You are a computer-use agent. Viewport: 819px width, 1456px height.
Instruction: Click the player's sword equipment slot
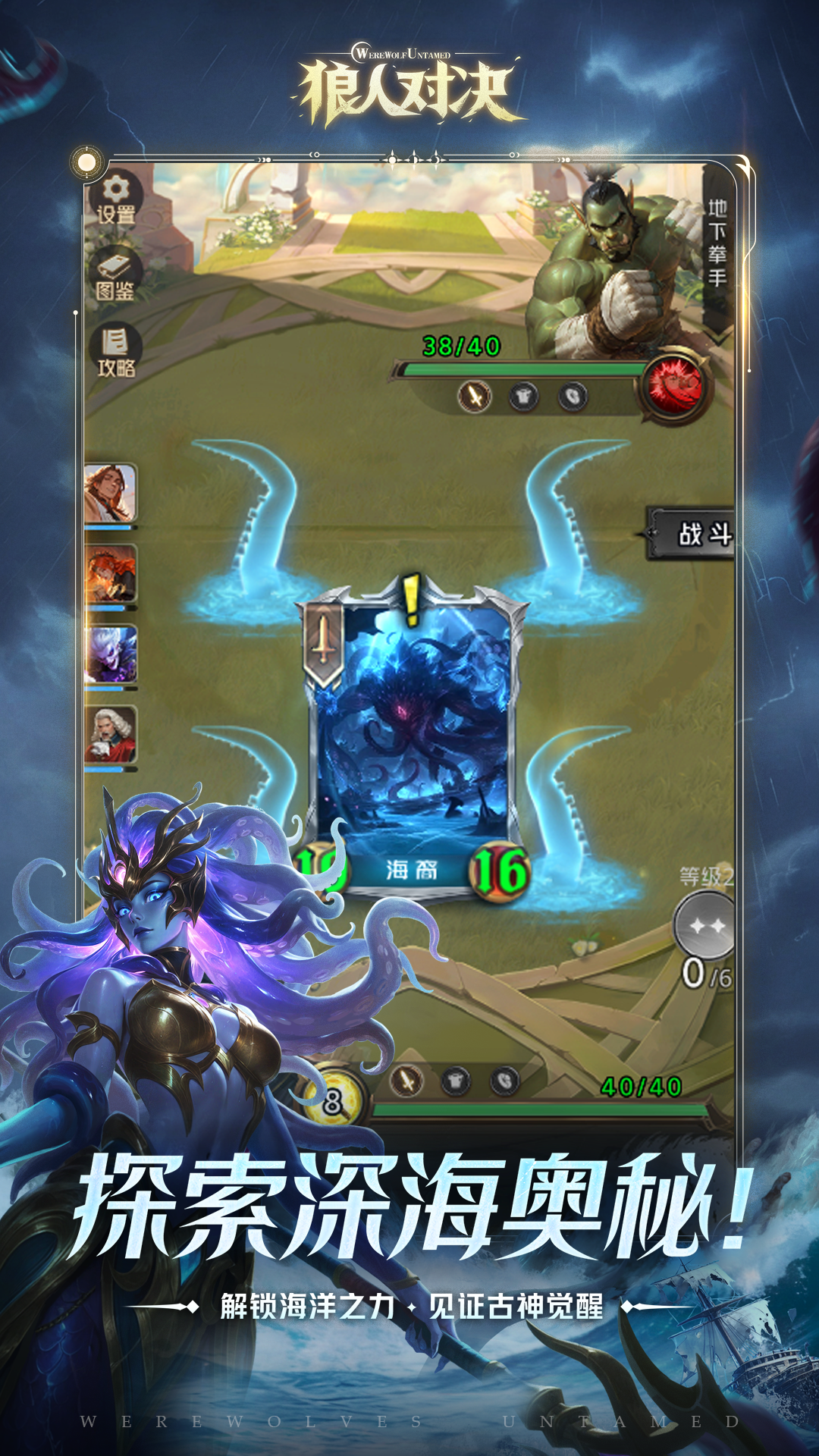[406, 1080]
